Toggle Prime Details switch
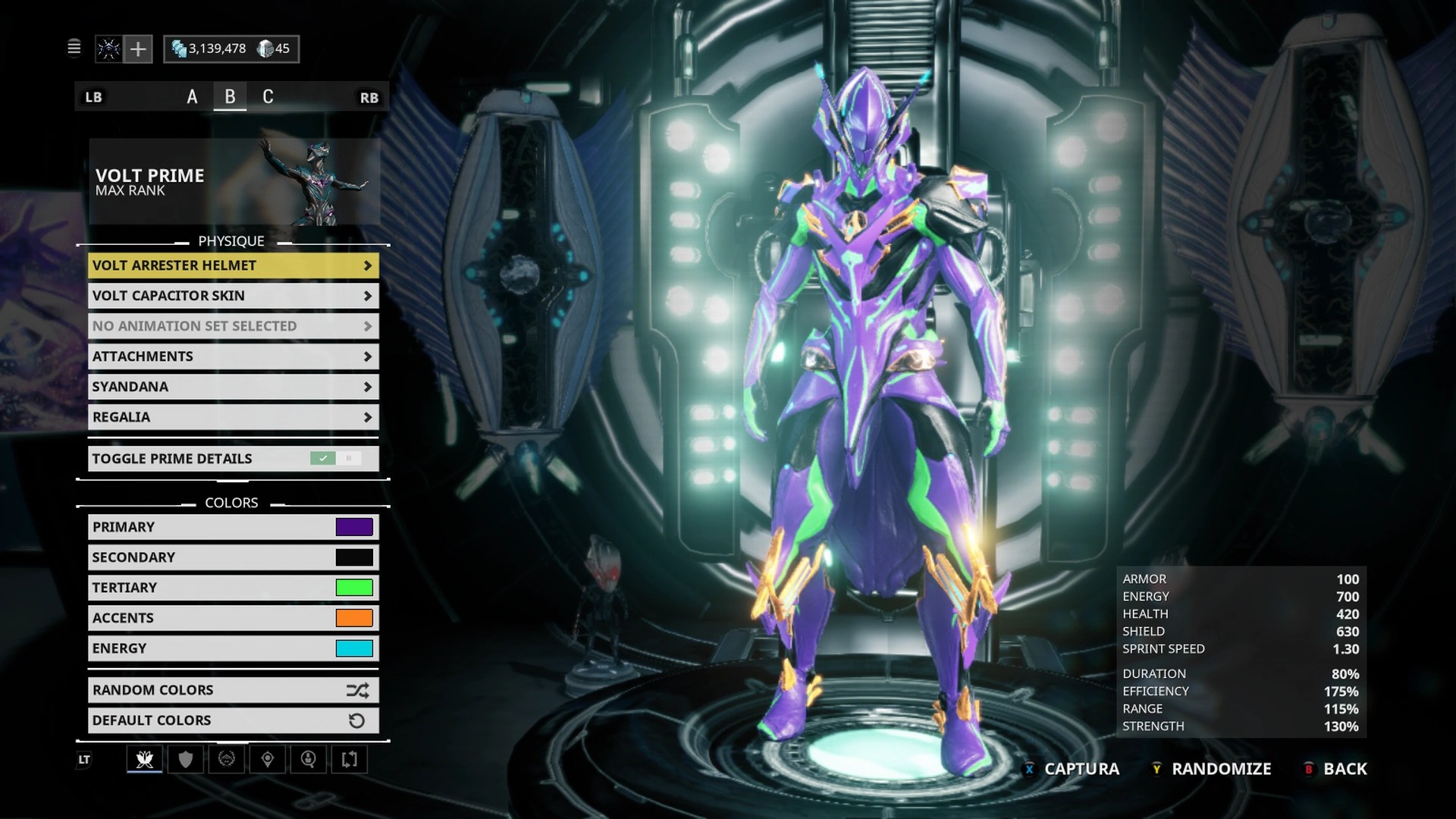Image resolution: width=1456 pixels, height=819 pixels. pyautogui.click(x=335, y=459)
